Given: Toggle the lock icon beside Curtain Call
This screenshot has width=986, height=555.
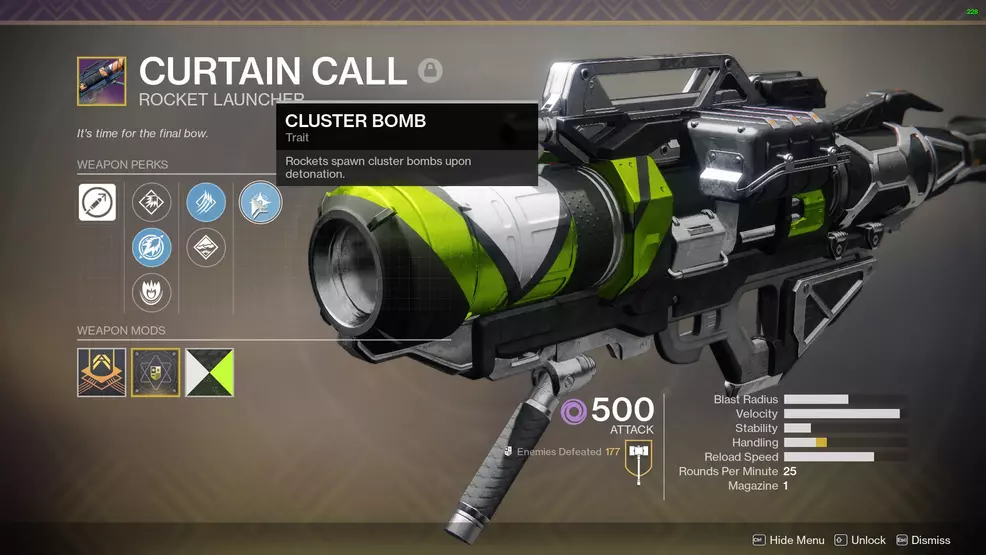Looking at the screenshot, I should (430, 71).
